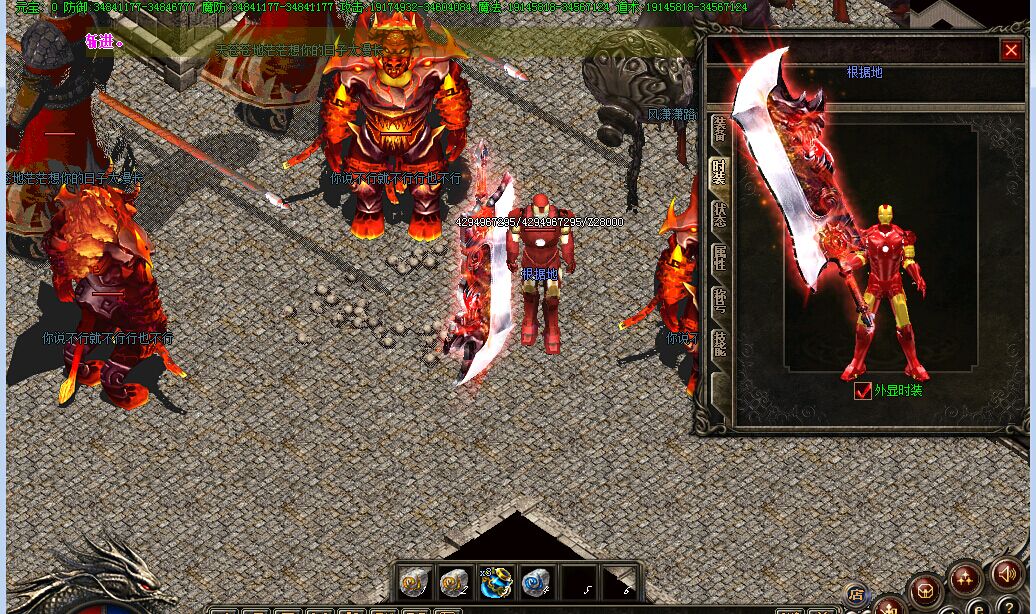Show the 属性 attributes tab
This screenshot has height=614, width=1036.
click(x=719, y=258)
